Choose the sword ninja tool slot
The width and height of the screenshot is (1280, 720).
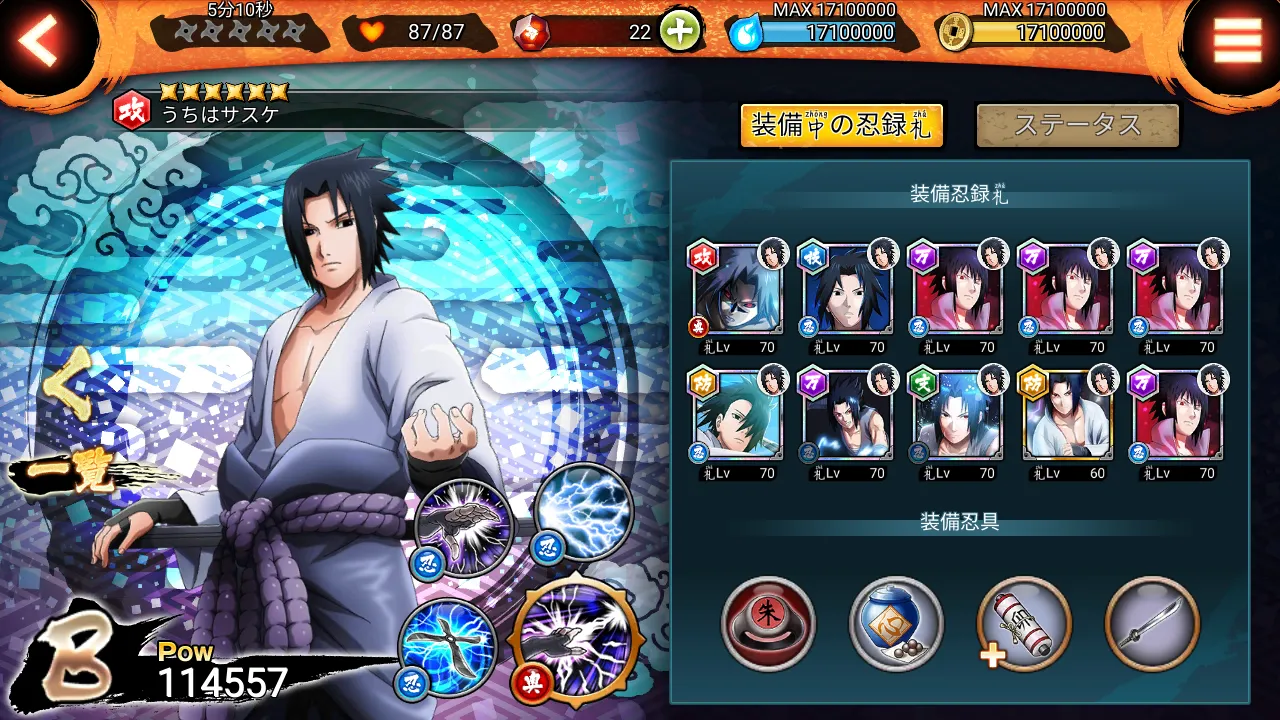[1152, 624]
